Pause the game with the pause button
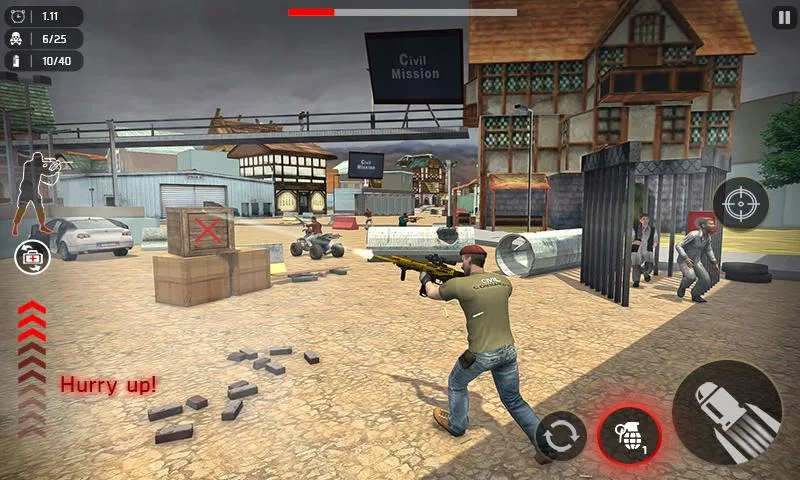The width and height of the screenshot is (800, 480). click(x=784, y=18)
